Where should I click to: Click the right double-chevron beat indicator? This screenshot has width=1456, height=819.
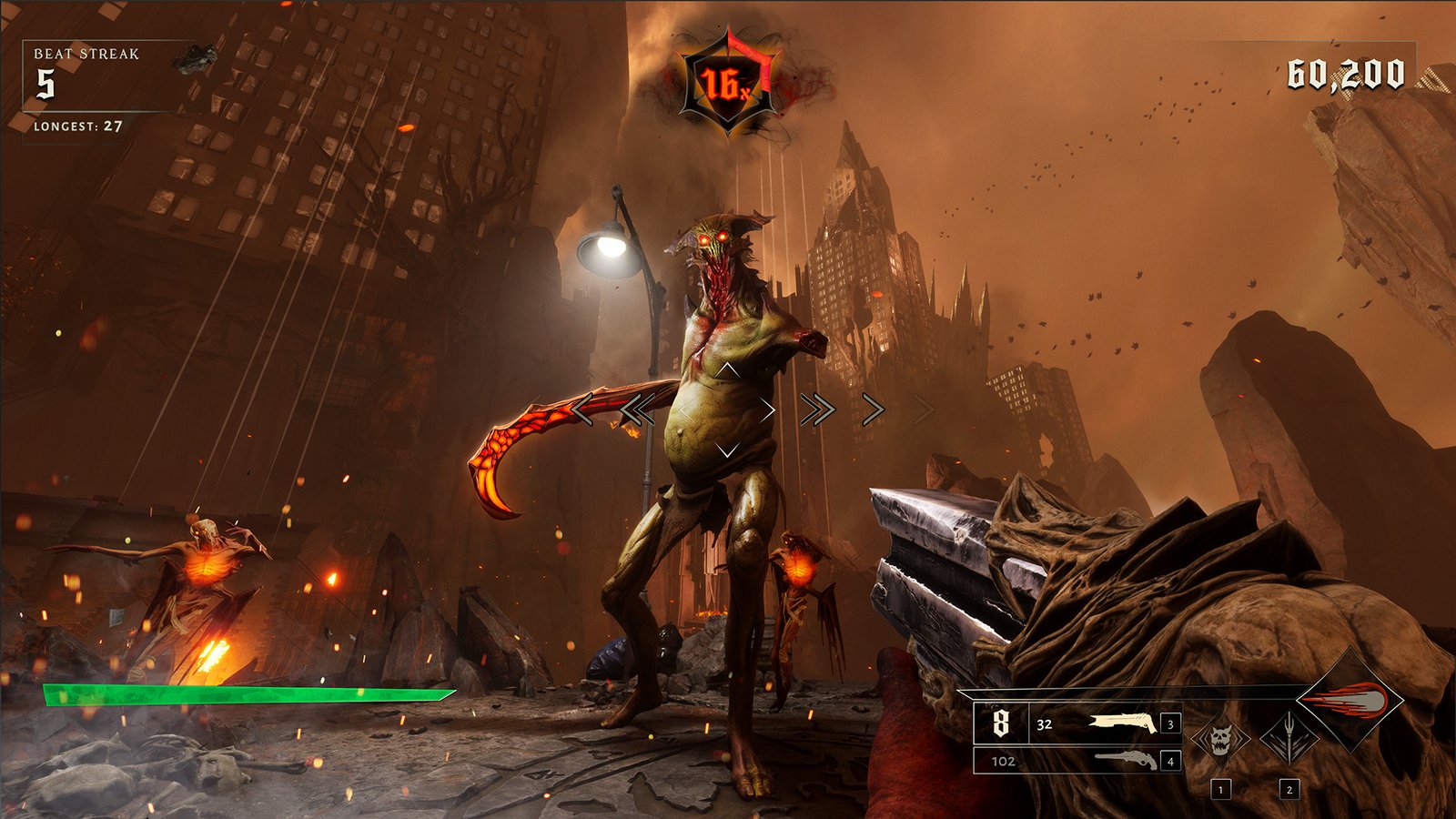pos(817,410)
